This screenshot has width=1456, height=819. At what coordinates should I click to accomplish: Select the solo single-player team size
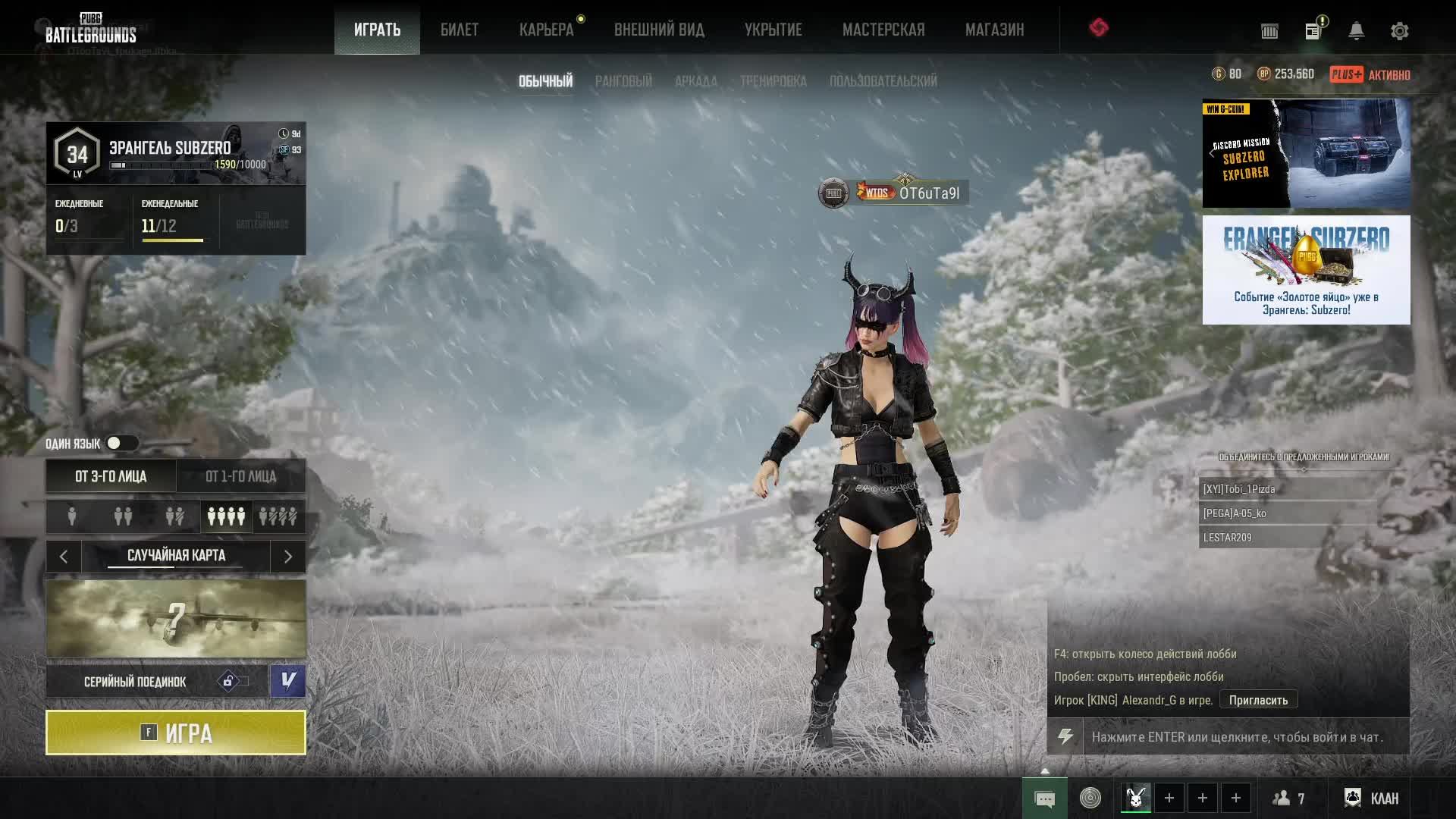pyautogui.click(x=72, y=516)
